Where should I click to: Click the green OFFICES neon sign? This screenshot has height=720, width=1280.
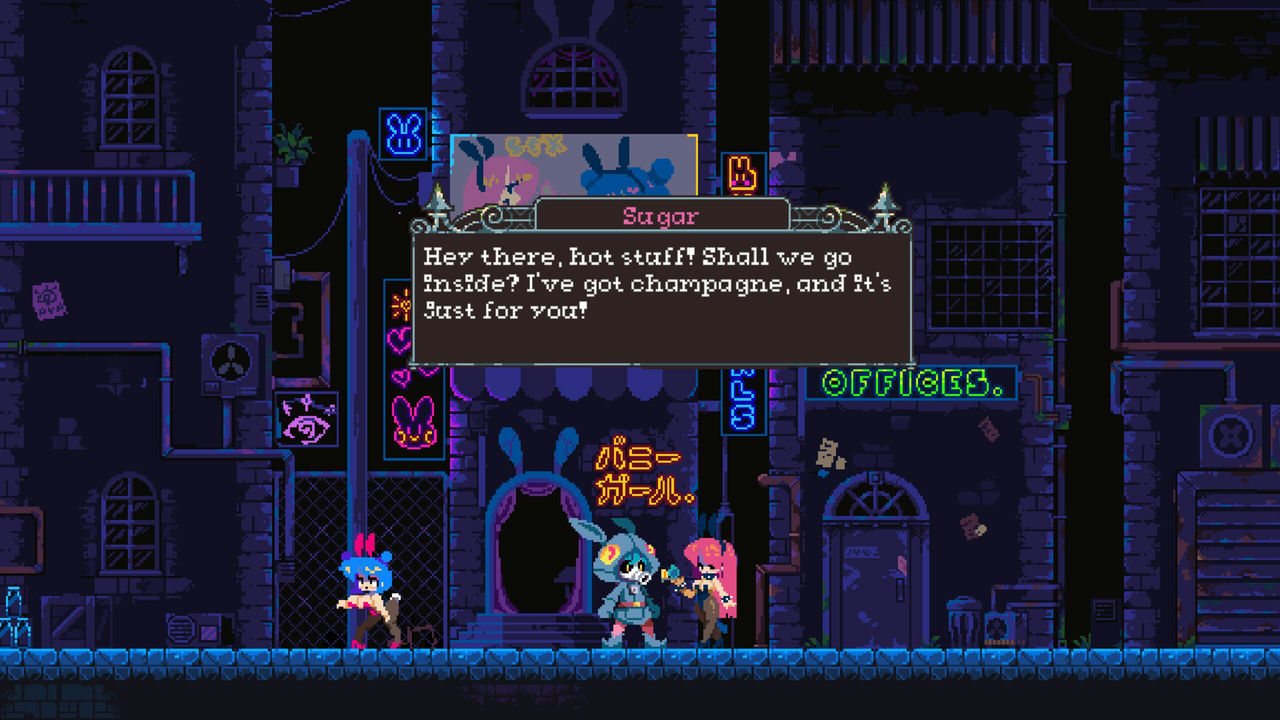pyautogui.click(x=911, y=380)
